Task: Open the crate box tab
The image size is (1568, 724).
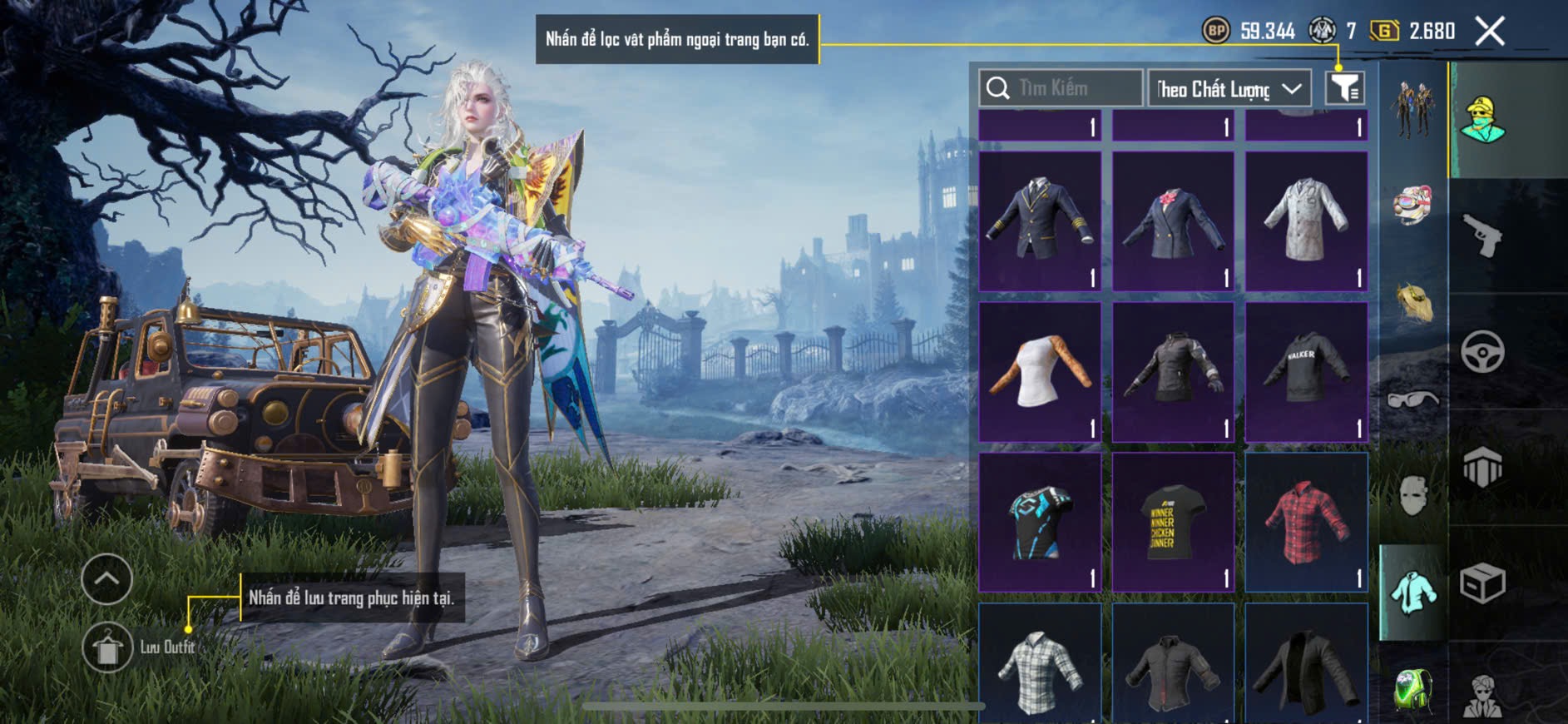Action: (1482, 583)
